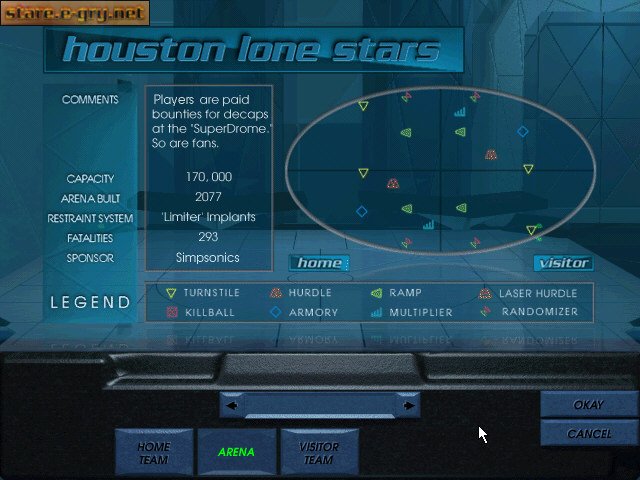Switch to the Home Team tab
The height and width of the screenshot is (480, 640).
(154, 452)
